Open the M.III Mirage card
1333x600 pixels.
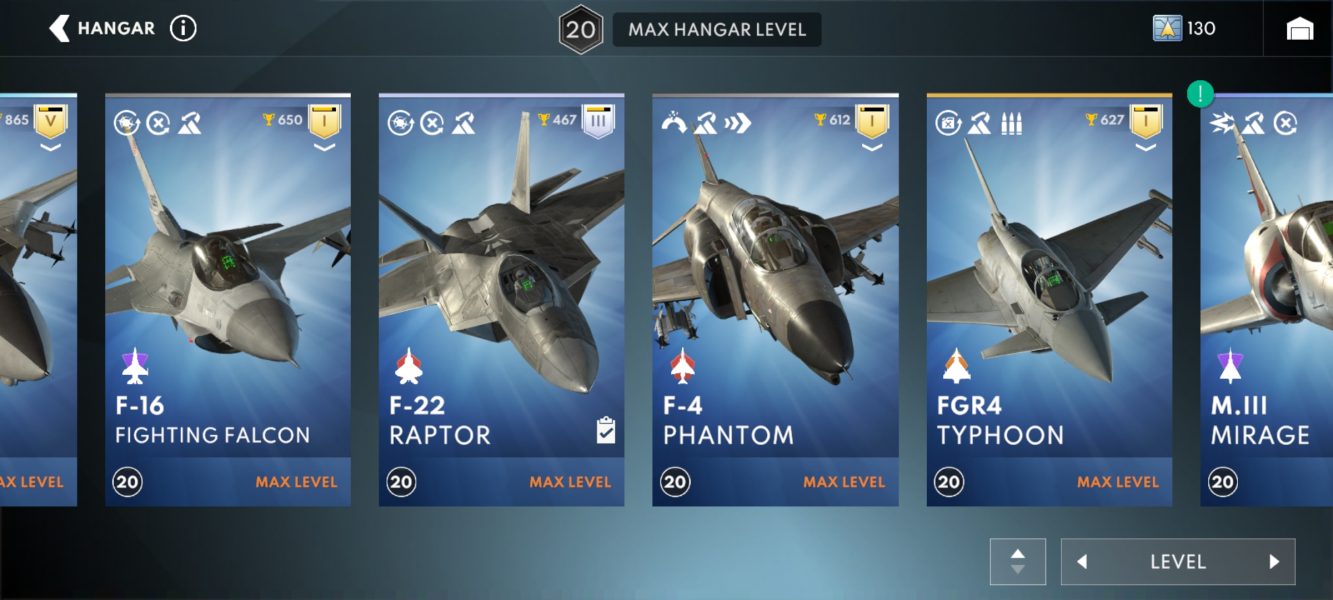click(x=1267, y=300)
